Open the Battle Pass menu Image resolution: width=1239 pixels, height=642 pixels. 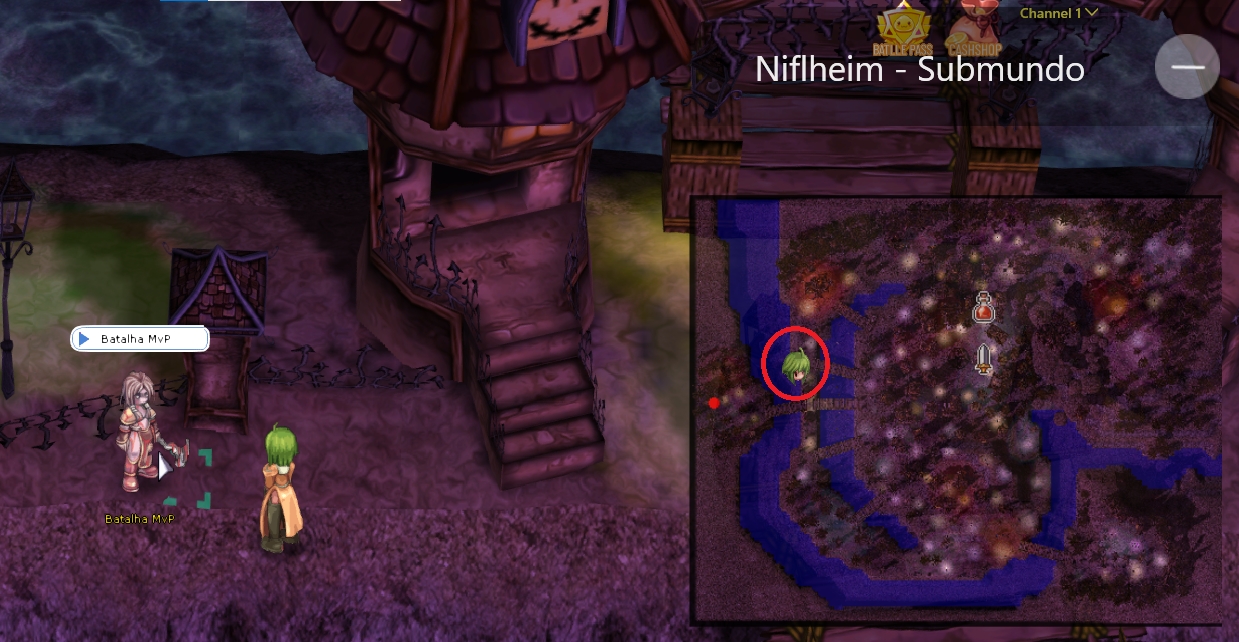tap(903, 30)
